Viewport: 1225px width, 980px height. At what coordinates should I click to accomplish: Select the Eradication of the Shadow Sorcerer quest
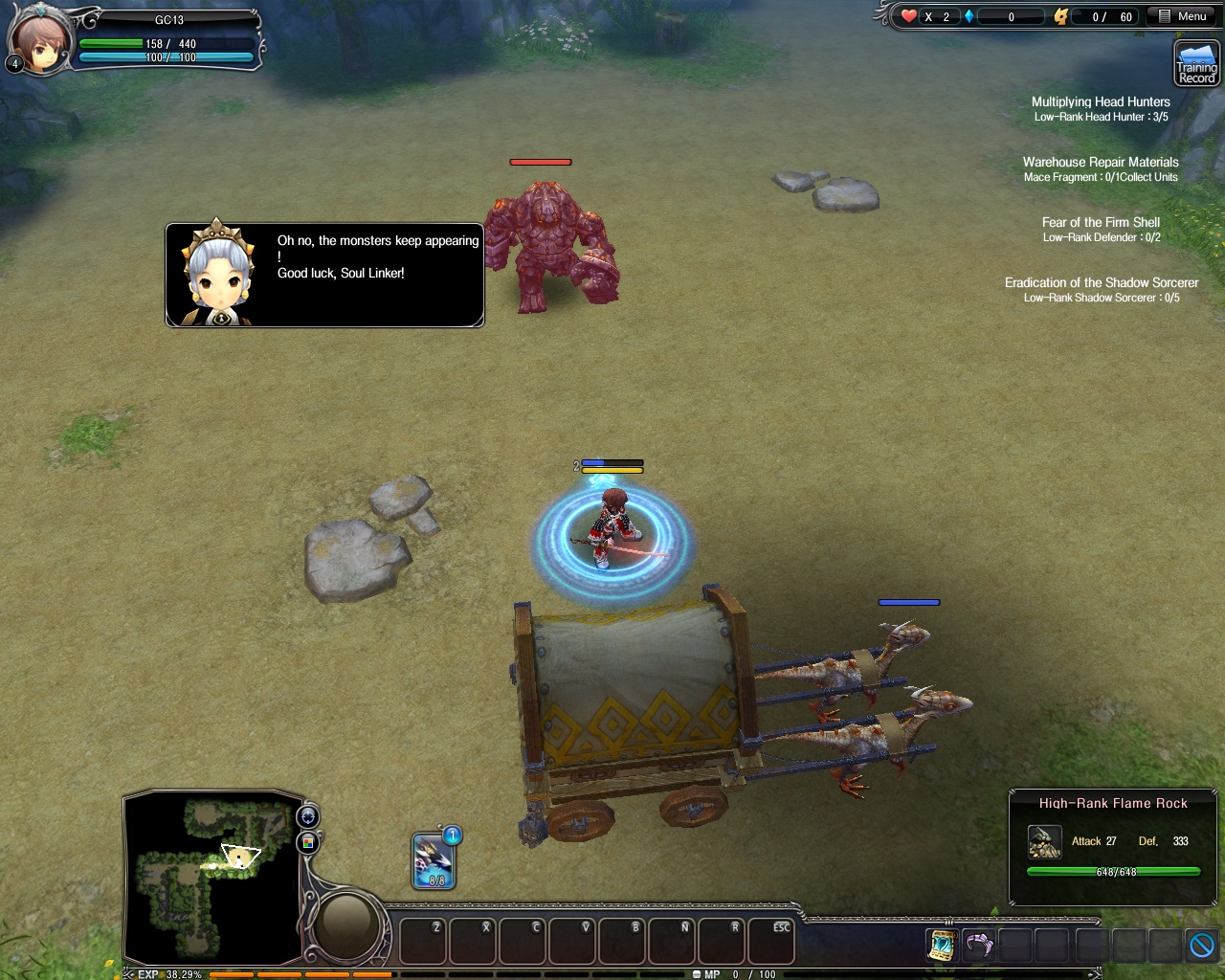click(x=1101, y=282)
